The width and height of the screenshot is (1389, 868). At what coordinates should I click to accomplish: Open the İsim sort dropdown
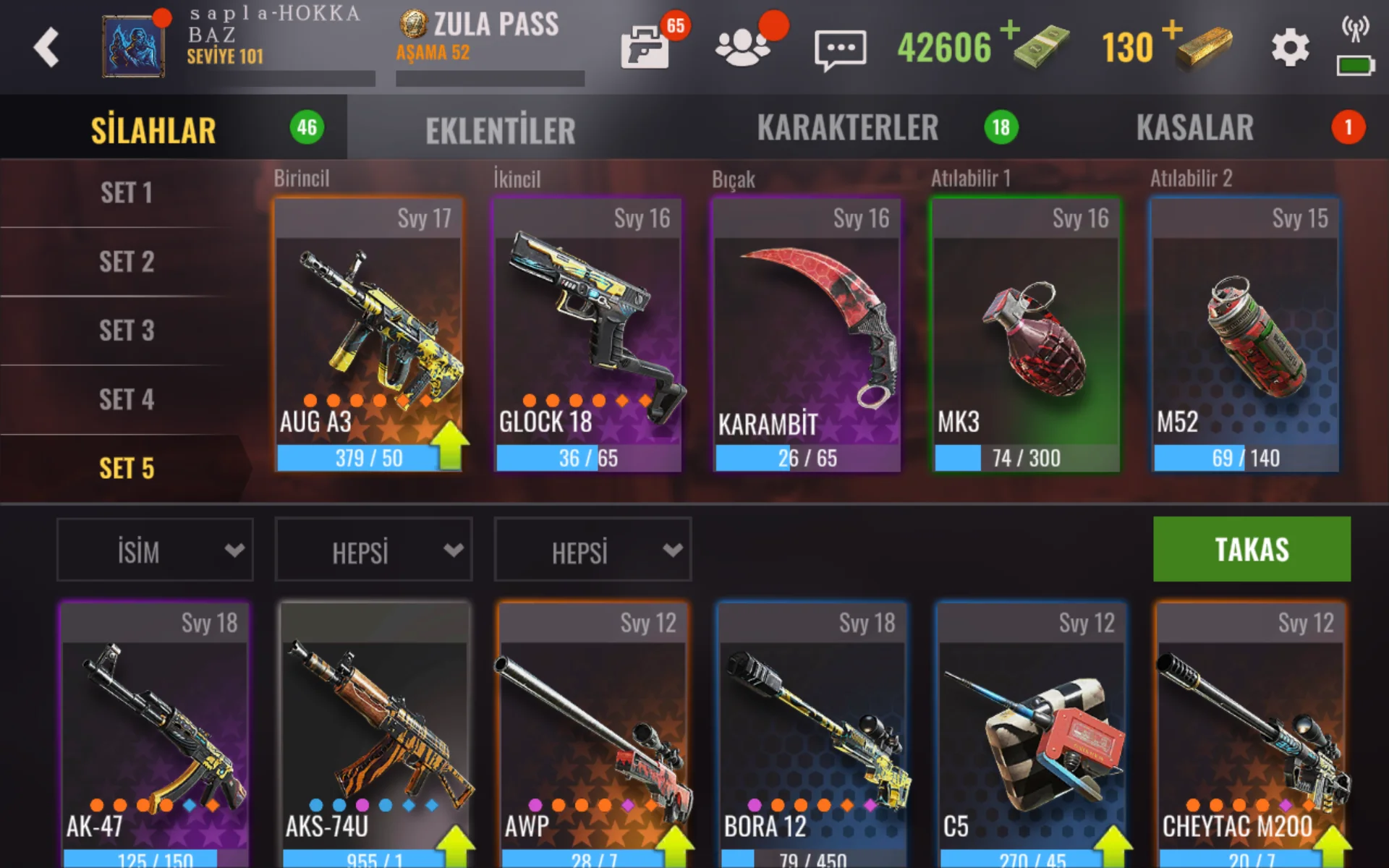pyautogui.click(x=155, y=550)
